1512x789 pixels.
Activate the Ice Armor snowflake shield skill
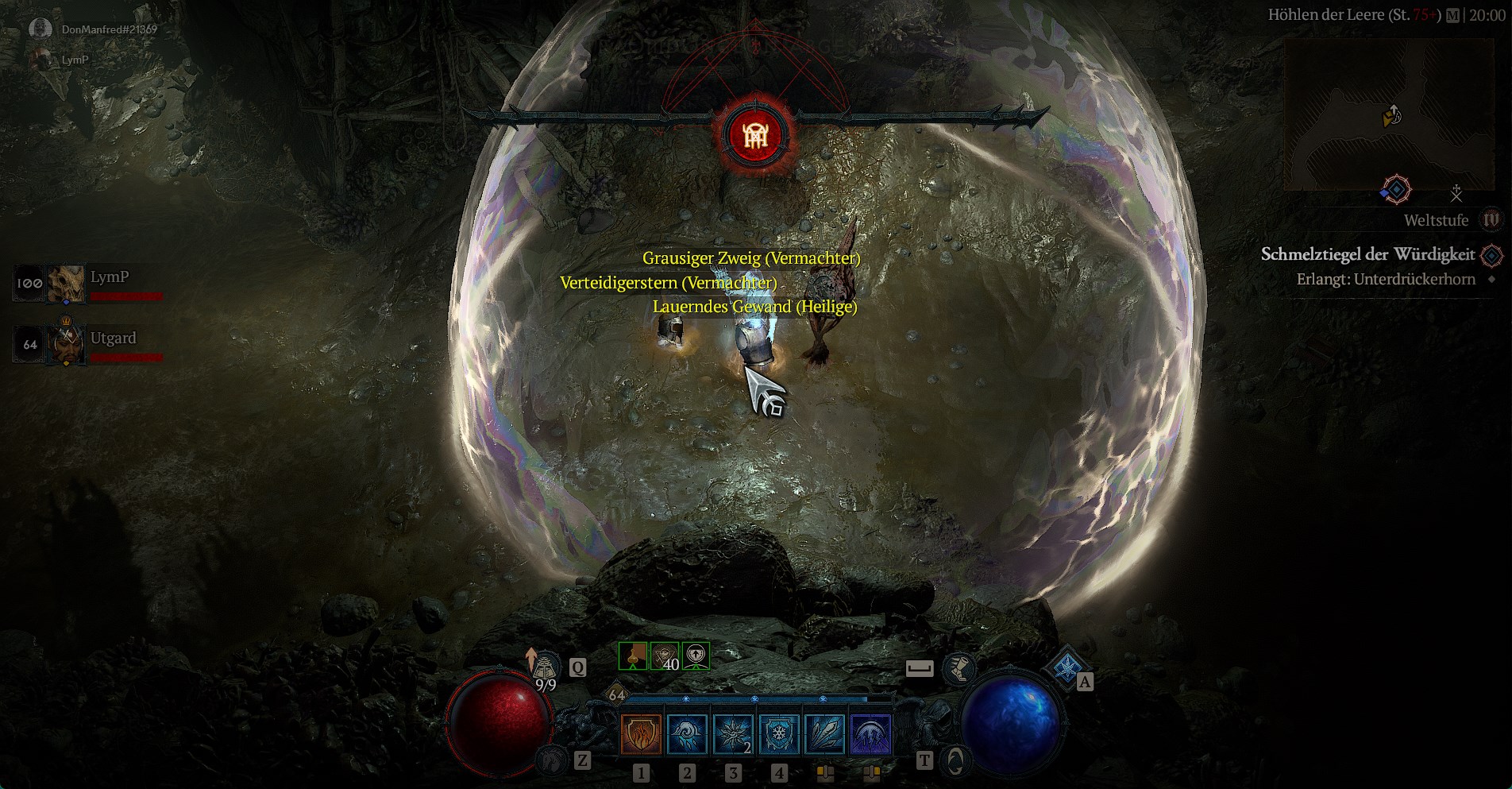[779, 733]
